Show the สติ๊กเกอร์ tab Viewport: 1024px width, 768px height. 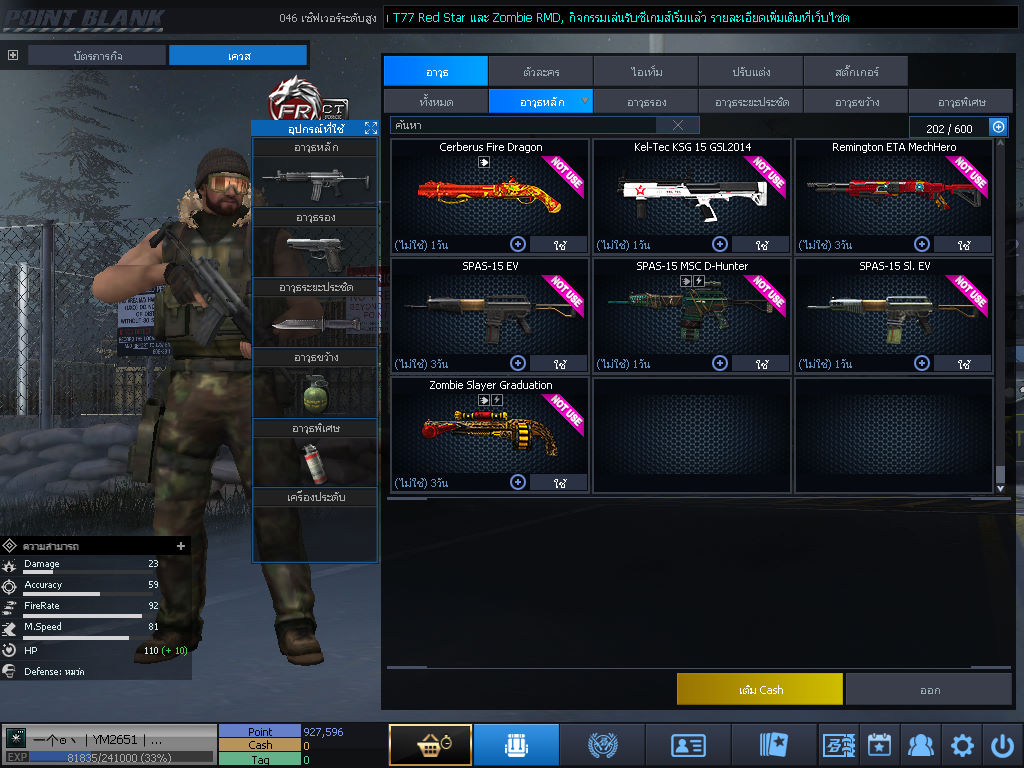click(x=855, y=71)
